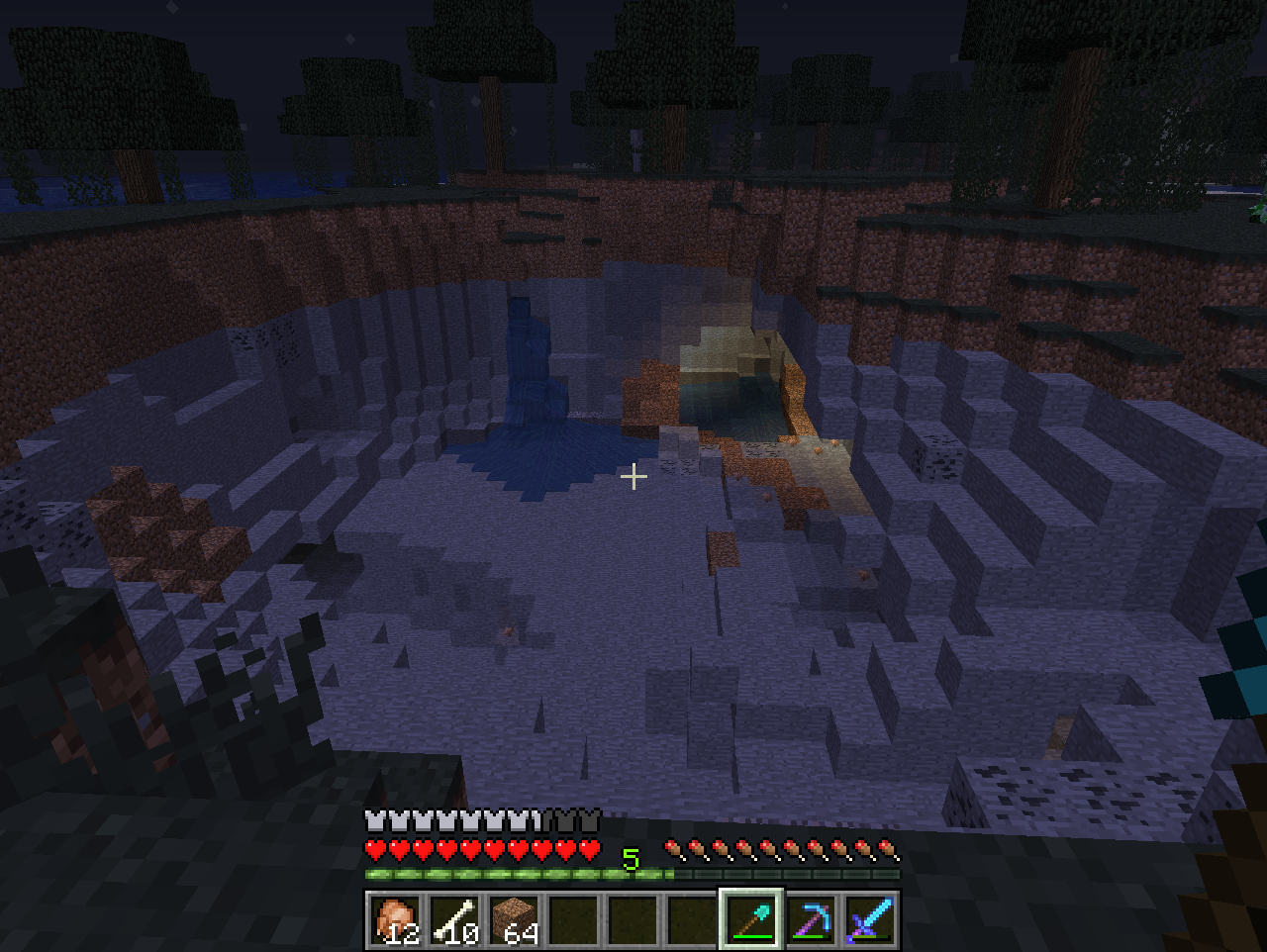
Task: Select the raw meat stack of 12
Action: [396, 919]
